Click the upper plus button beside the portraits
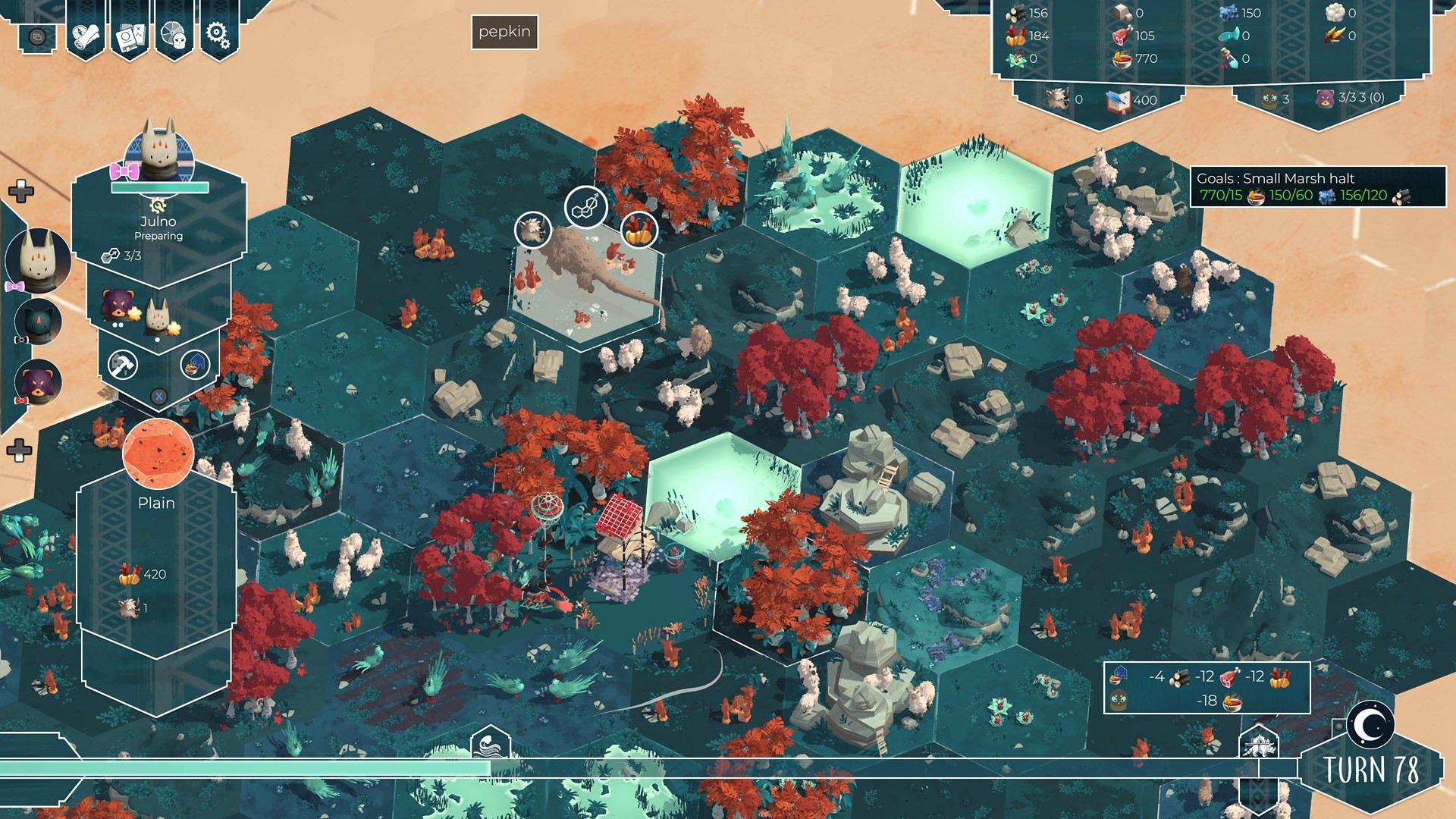The width and height of the screenshot is (1456, 819). point(20,191)
